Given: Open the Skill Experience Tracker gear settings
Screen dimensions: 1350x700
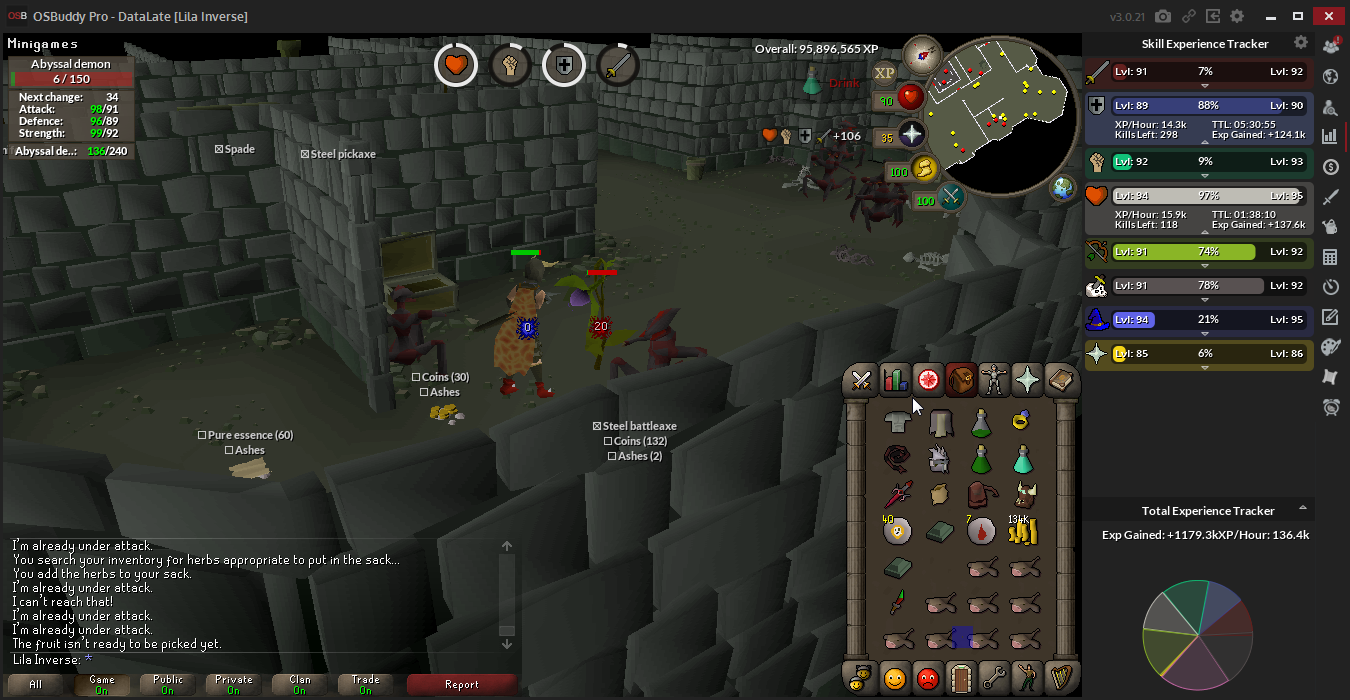Looking at the screenshot, I should [x=1300, y=43].
